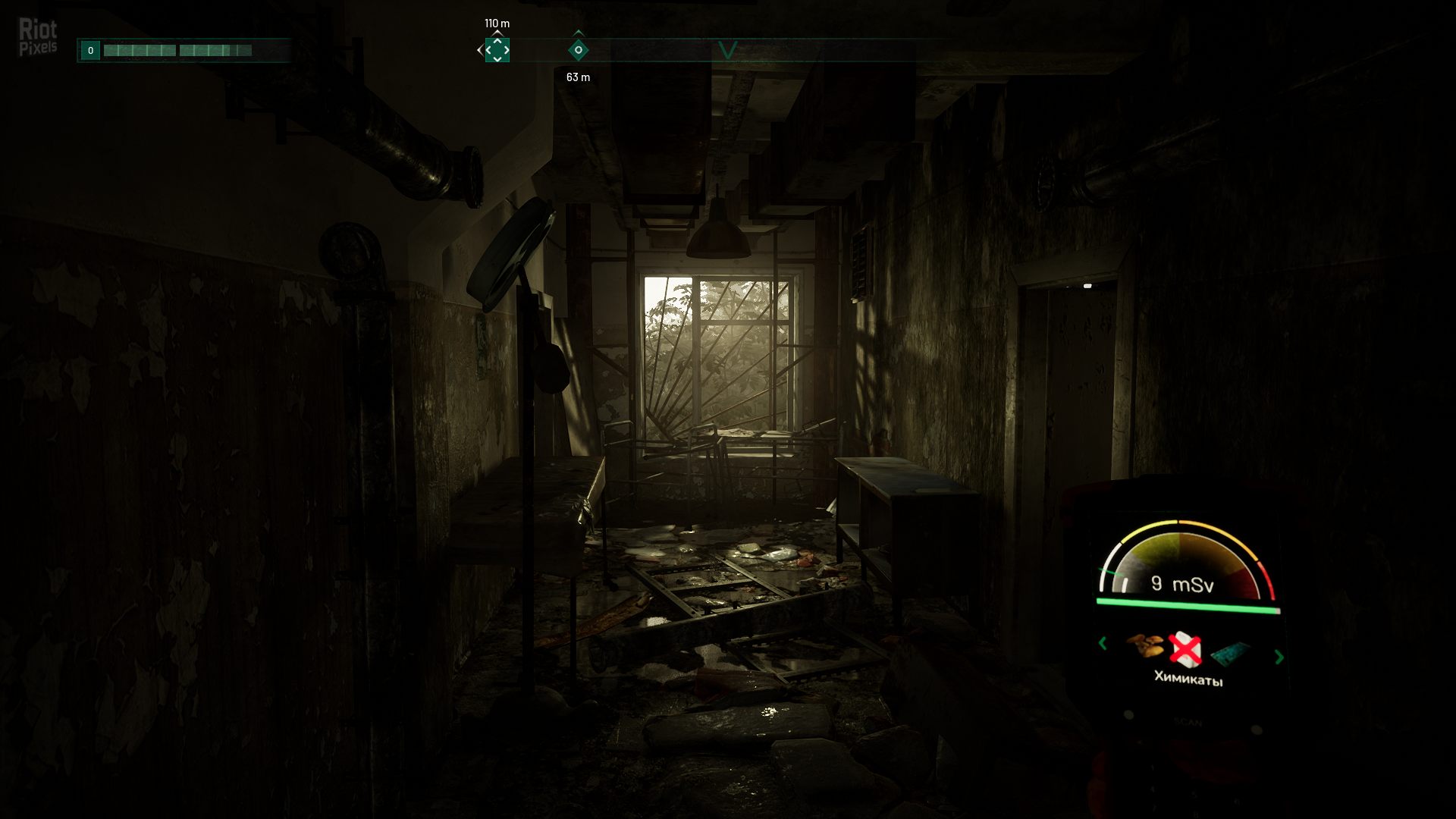1456x819 pixels.
Task: Cycle to the next scan category with right arrow
Action: point(1279,658)
